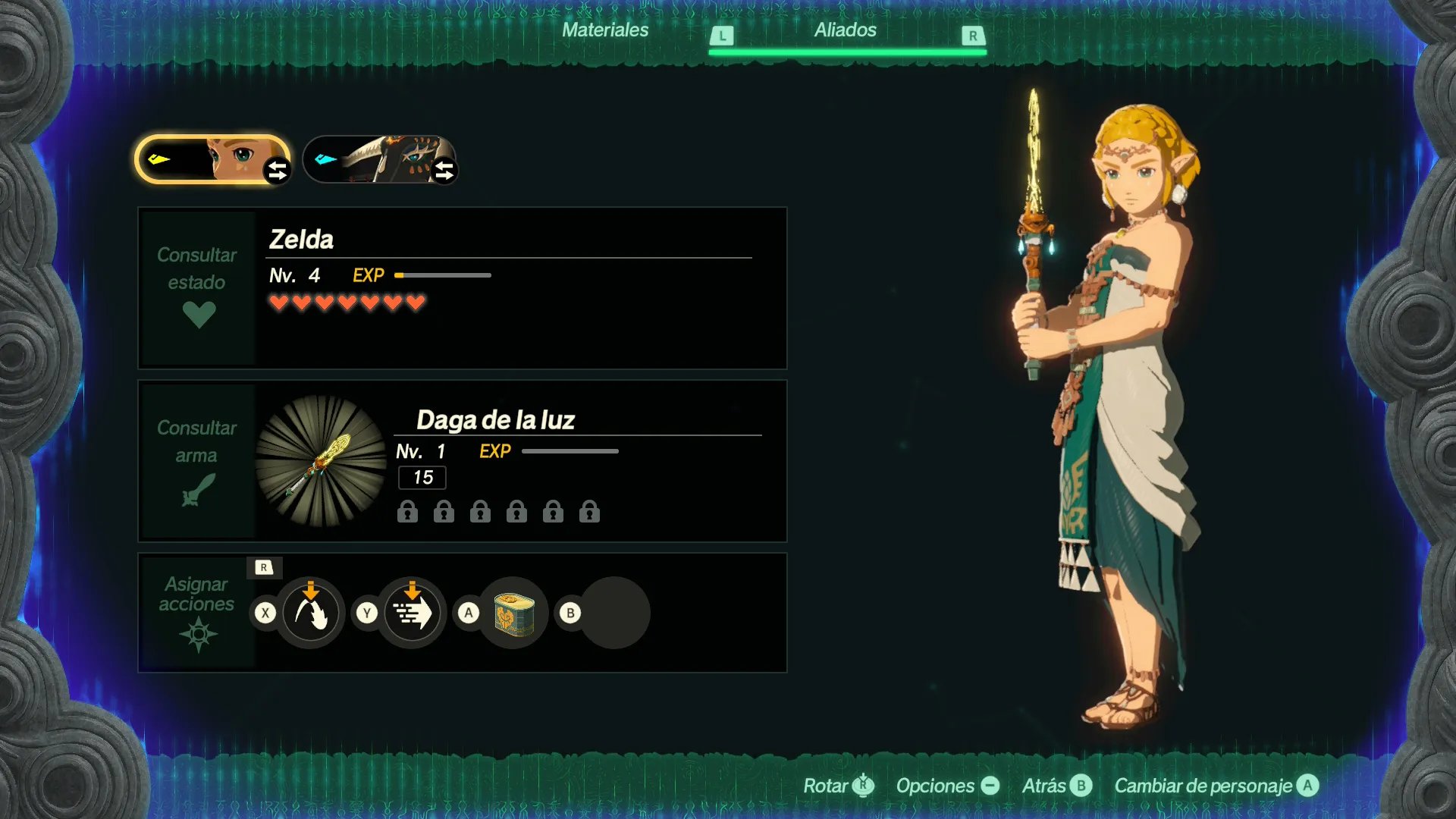This screenshot has width=1456, height=819.
Task: Select the Aliados tab
Action: [x=846, y=30]
